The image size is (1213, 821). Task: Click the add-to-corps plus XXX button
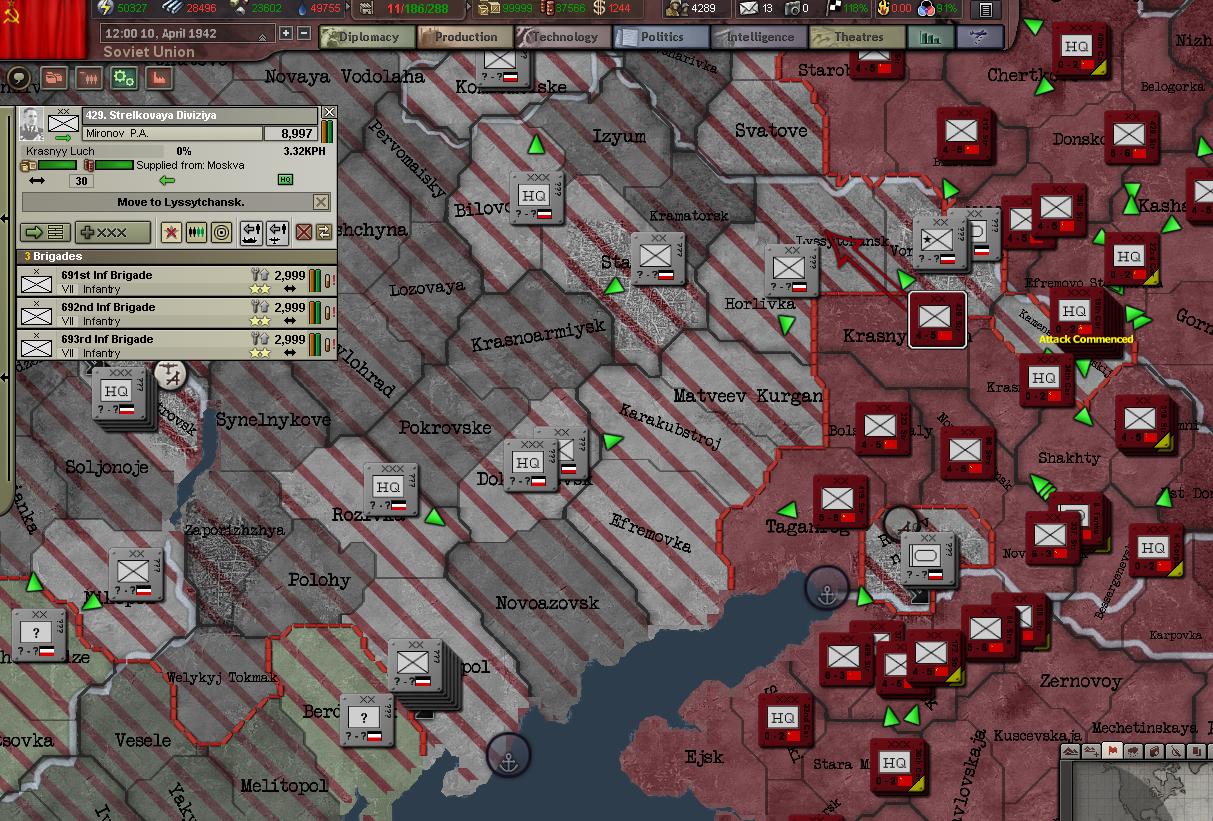(113, 232)
